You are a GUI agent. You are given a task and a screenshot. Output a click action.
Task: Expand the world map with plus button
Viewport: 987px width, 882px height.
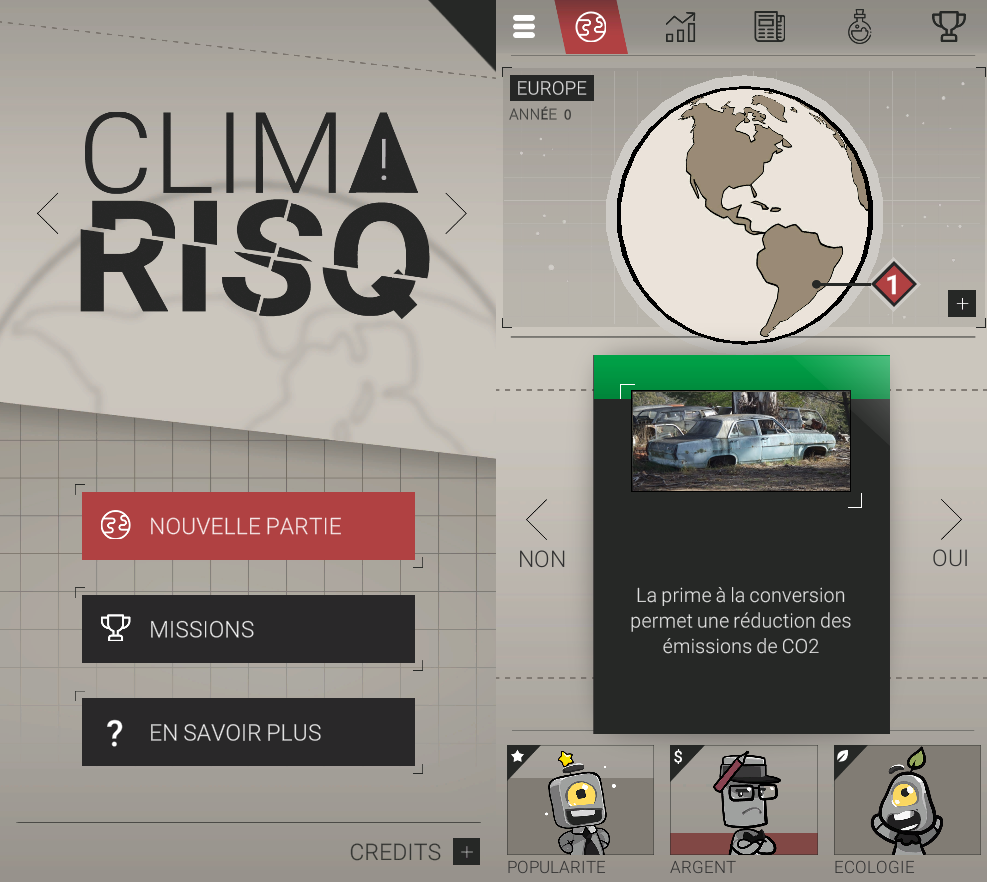[962, 304]
